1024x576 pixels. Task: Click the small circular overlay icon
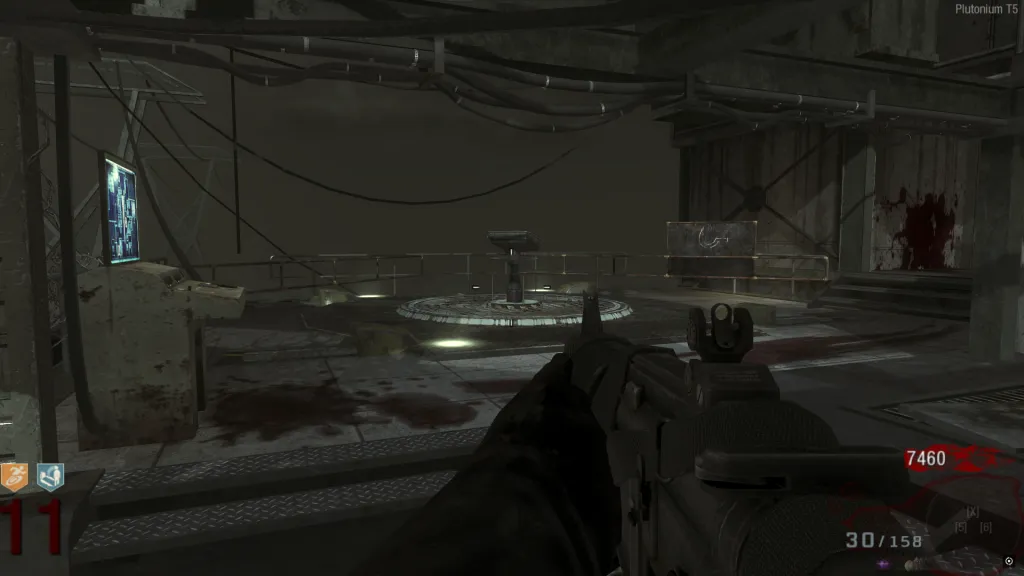pyautogui.click(x=1008, y=560)
